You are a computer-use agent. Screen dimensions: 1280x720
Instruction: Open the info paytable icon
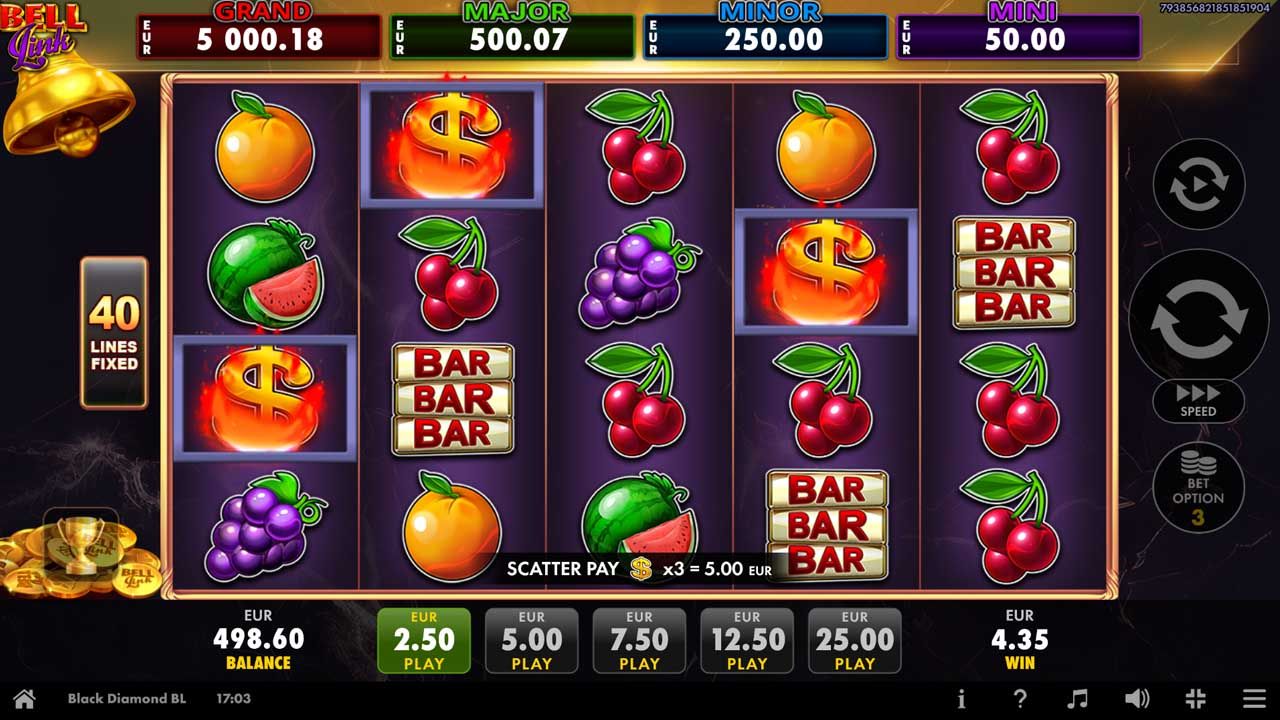tap(961, 699)
